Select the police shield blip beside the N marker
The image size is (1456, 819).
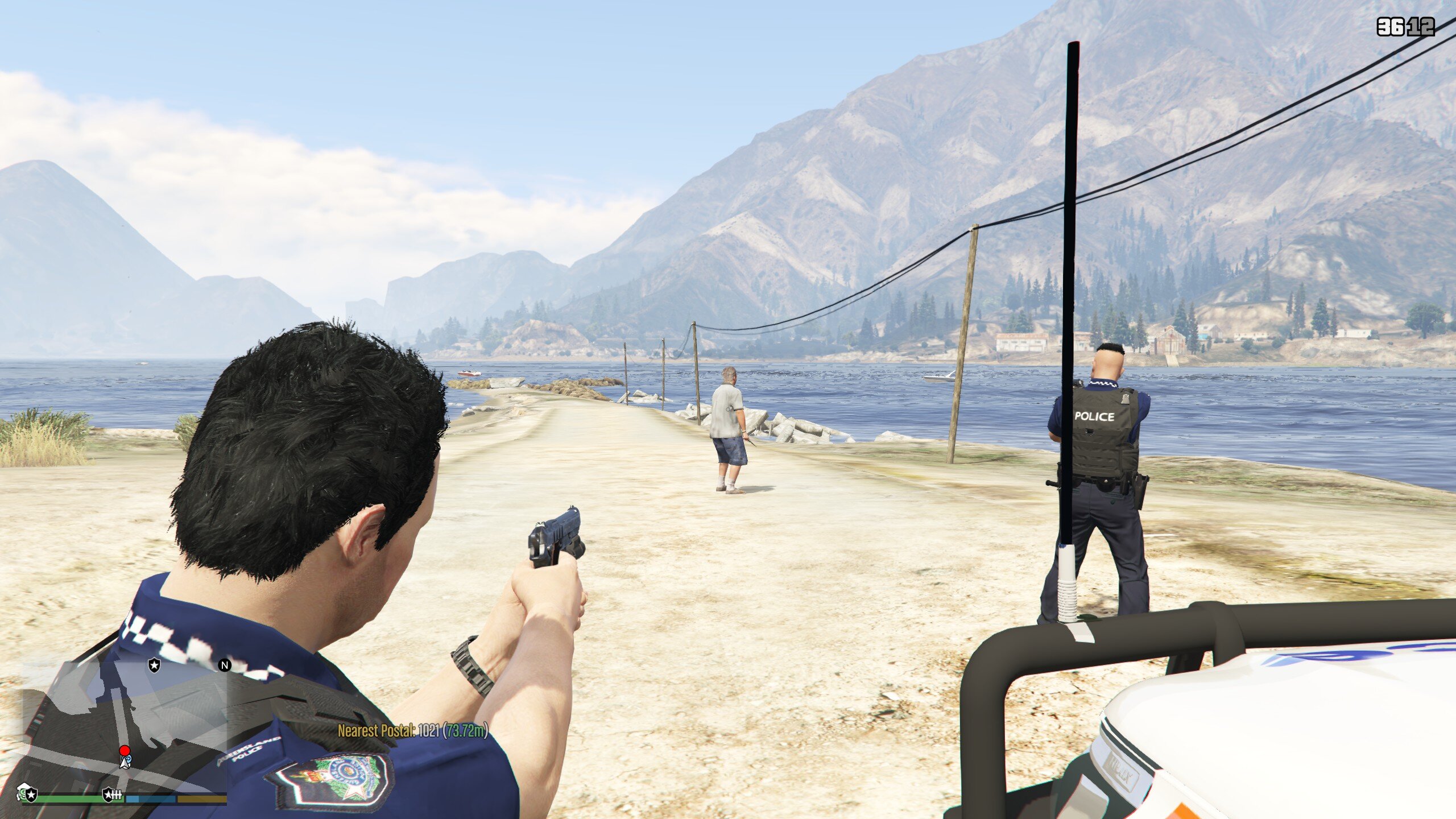click(154, 664)
